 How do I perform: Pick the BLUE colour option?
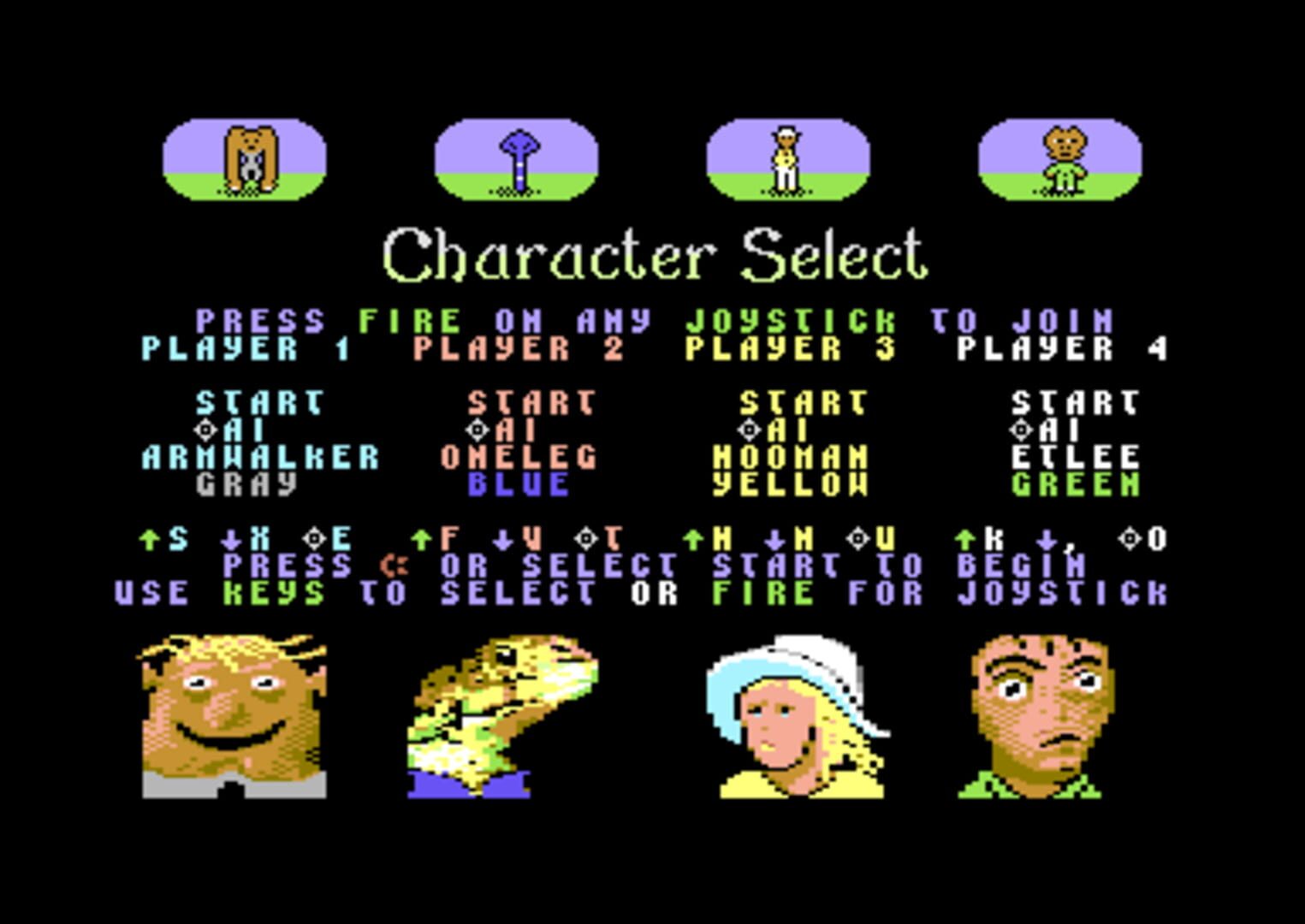click(519, 484)
